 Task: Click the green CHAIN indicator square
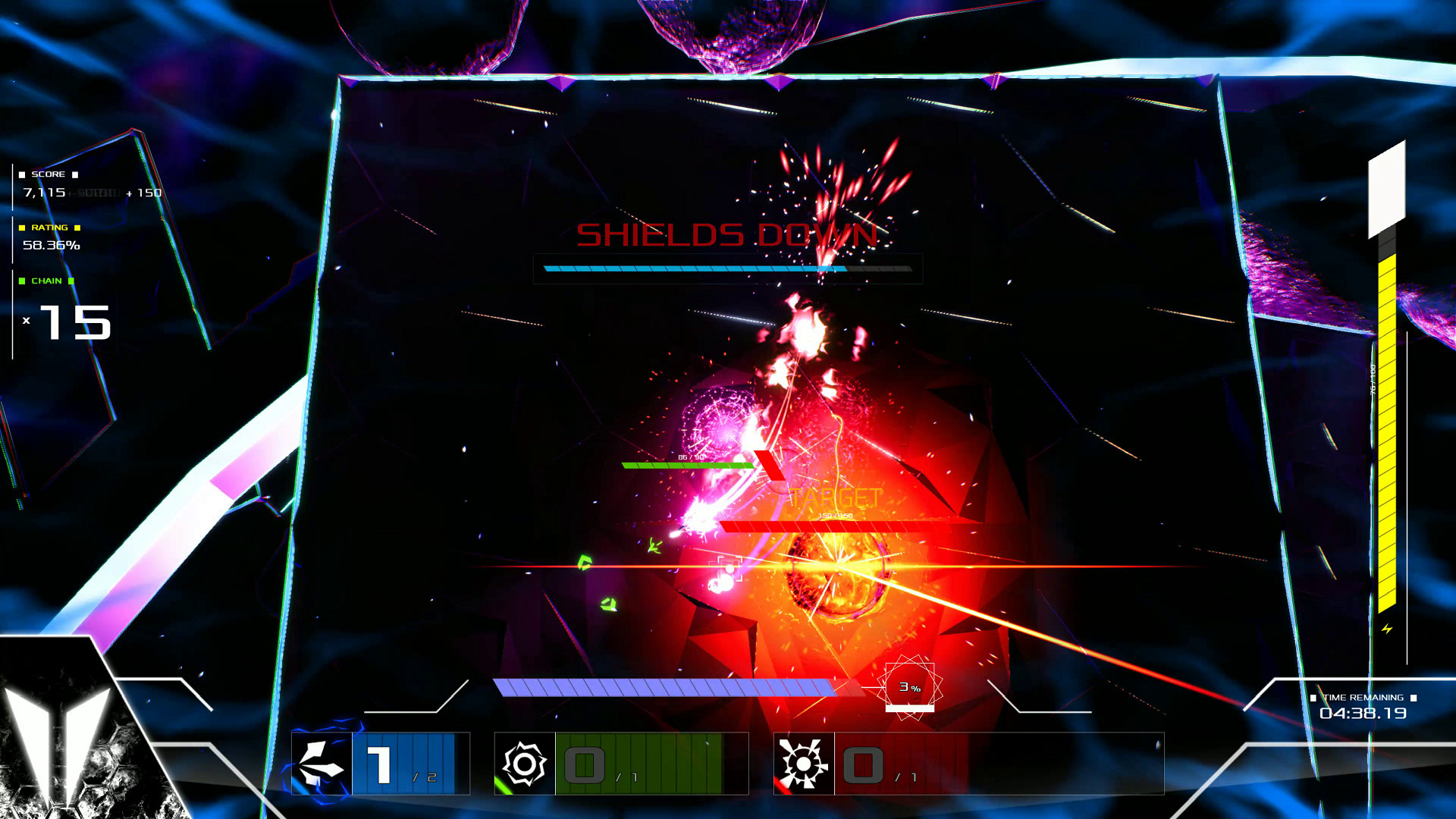pos(21,281)
